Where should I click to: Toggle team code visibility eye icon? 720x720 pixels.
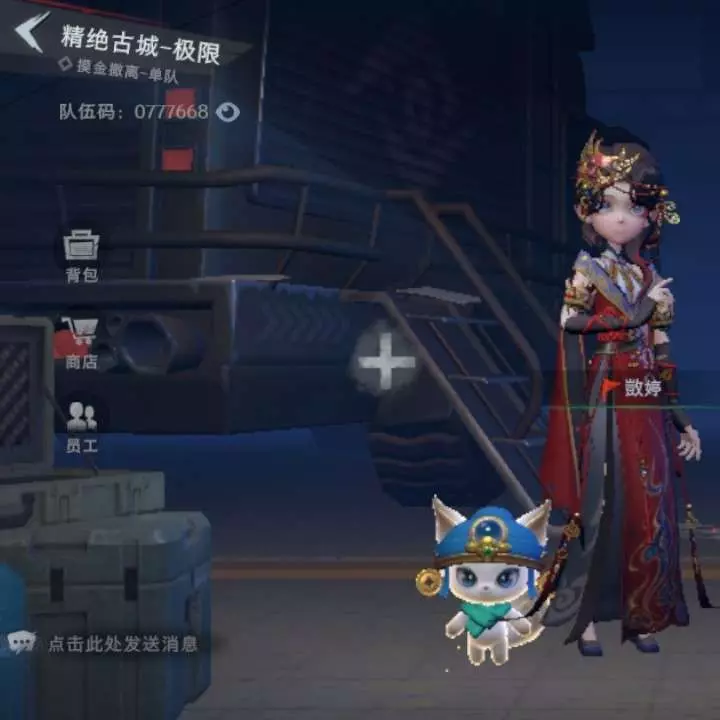(228, 112)
